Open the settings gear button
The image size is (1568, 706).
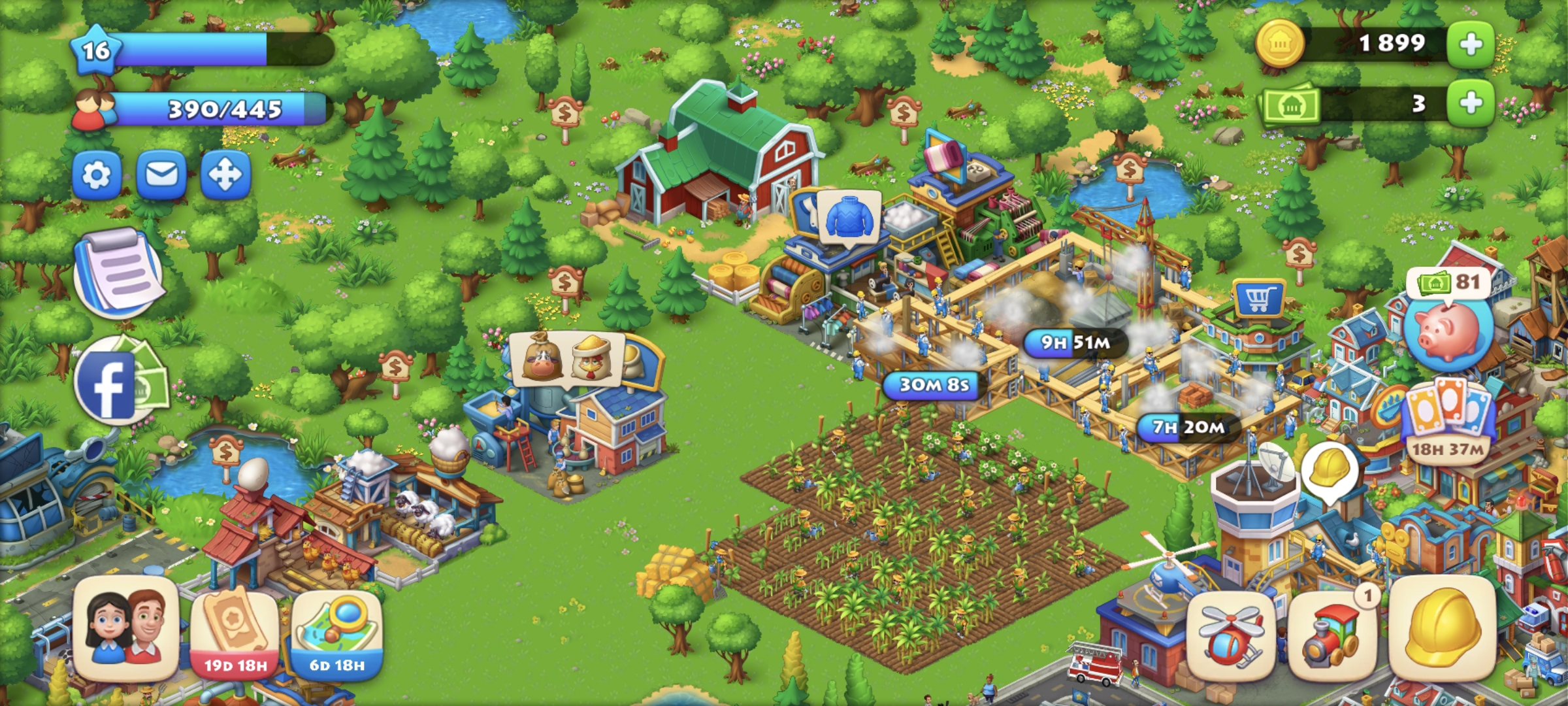(x=97, y=175)
